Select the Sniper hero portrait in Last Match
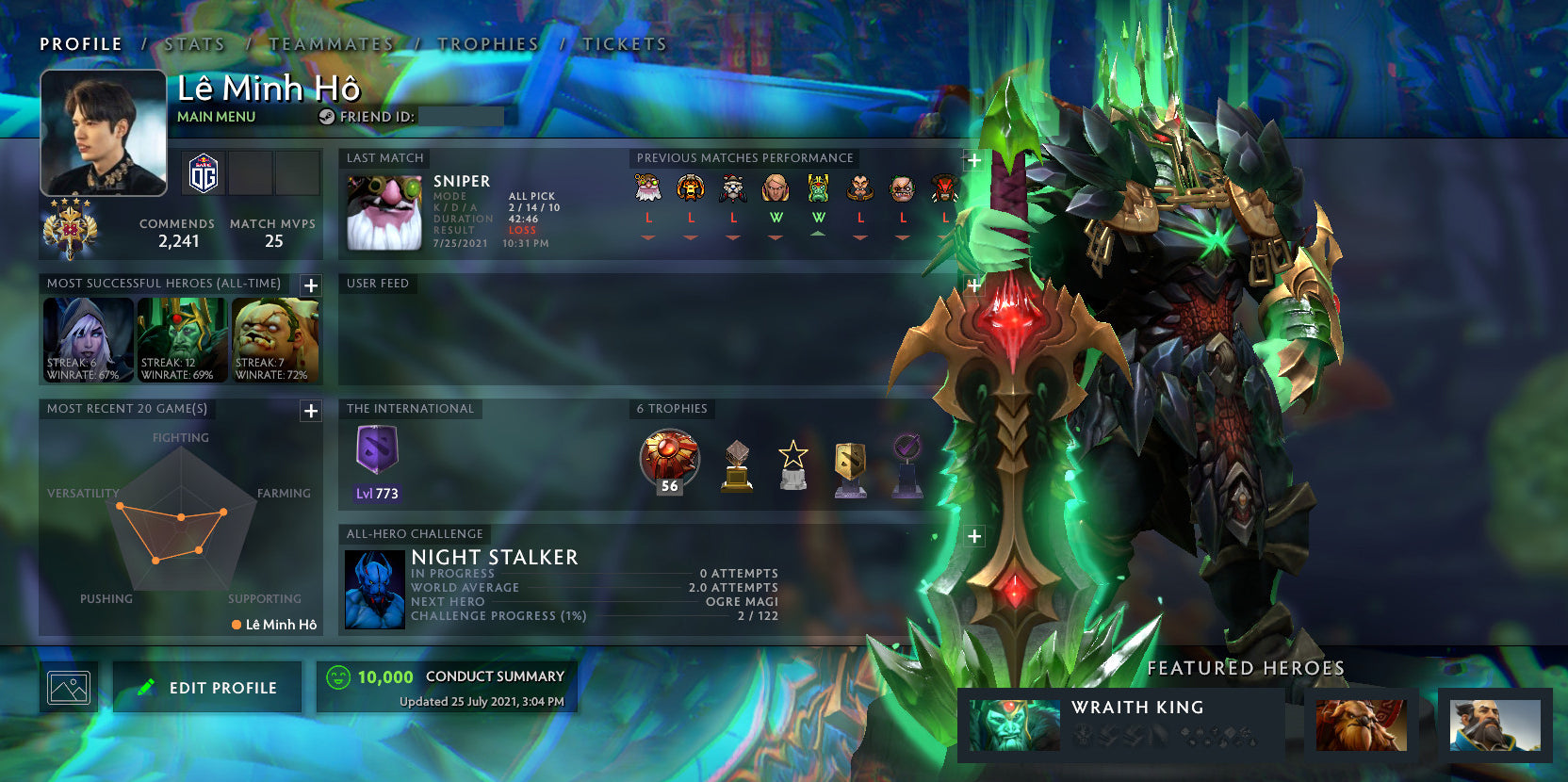 coord(383,212)
